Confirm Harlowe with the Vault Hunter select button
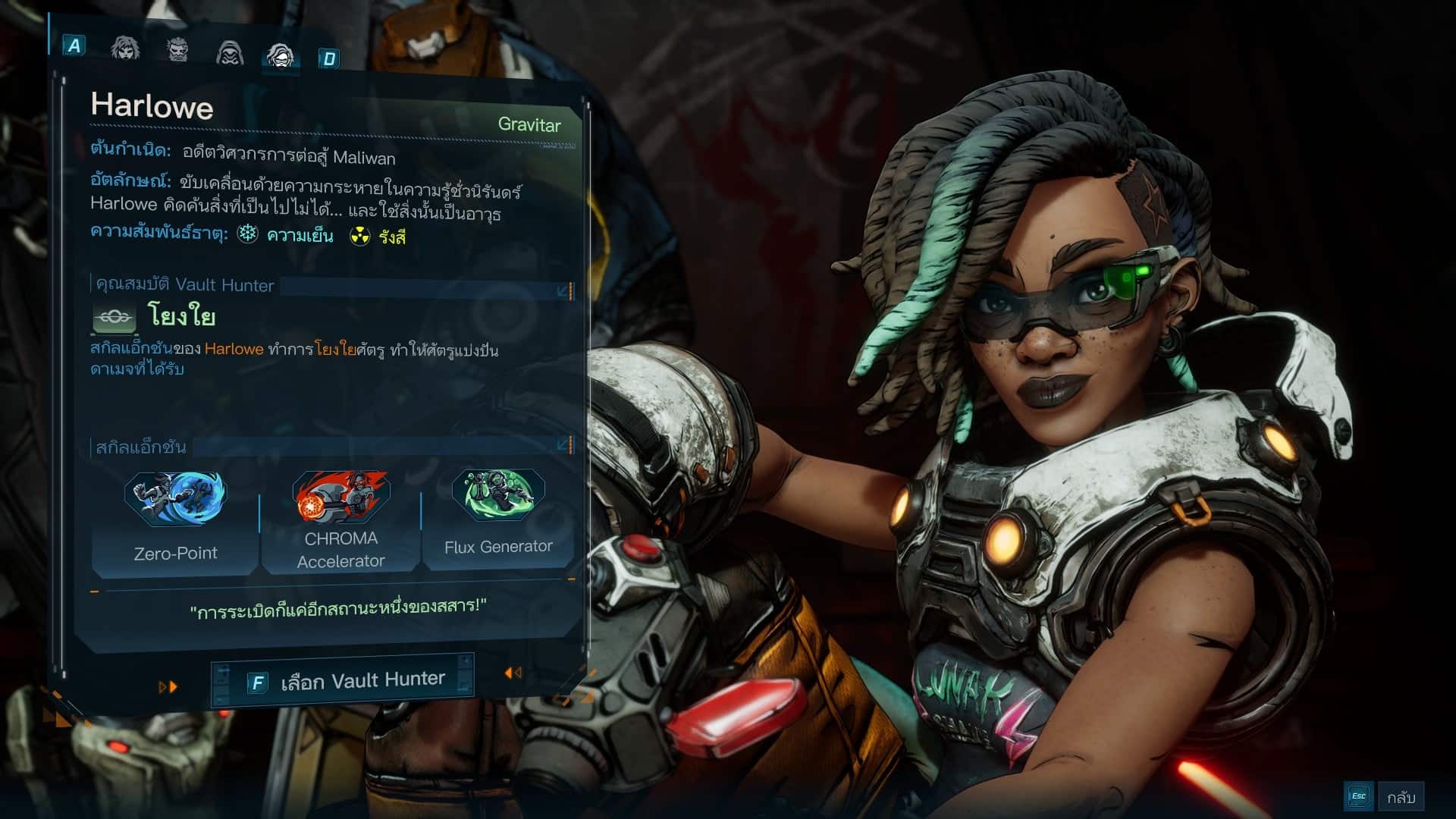The width and height of the screenshot is (1456, 819). pyautogui.click(x=343, y=680)
